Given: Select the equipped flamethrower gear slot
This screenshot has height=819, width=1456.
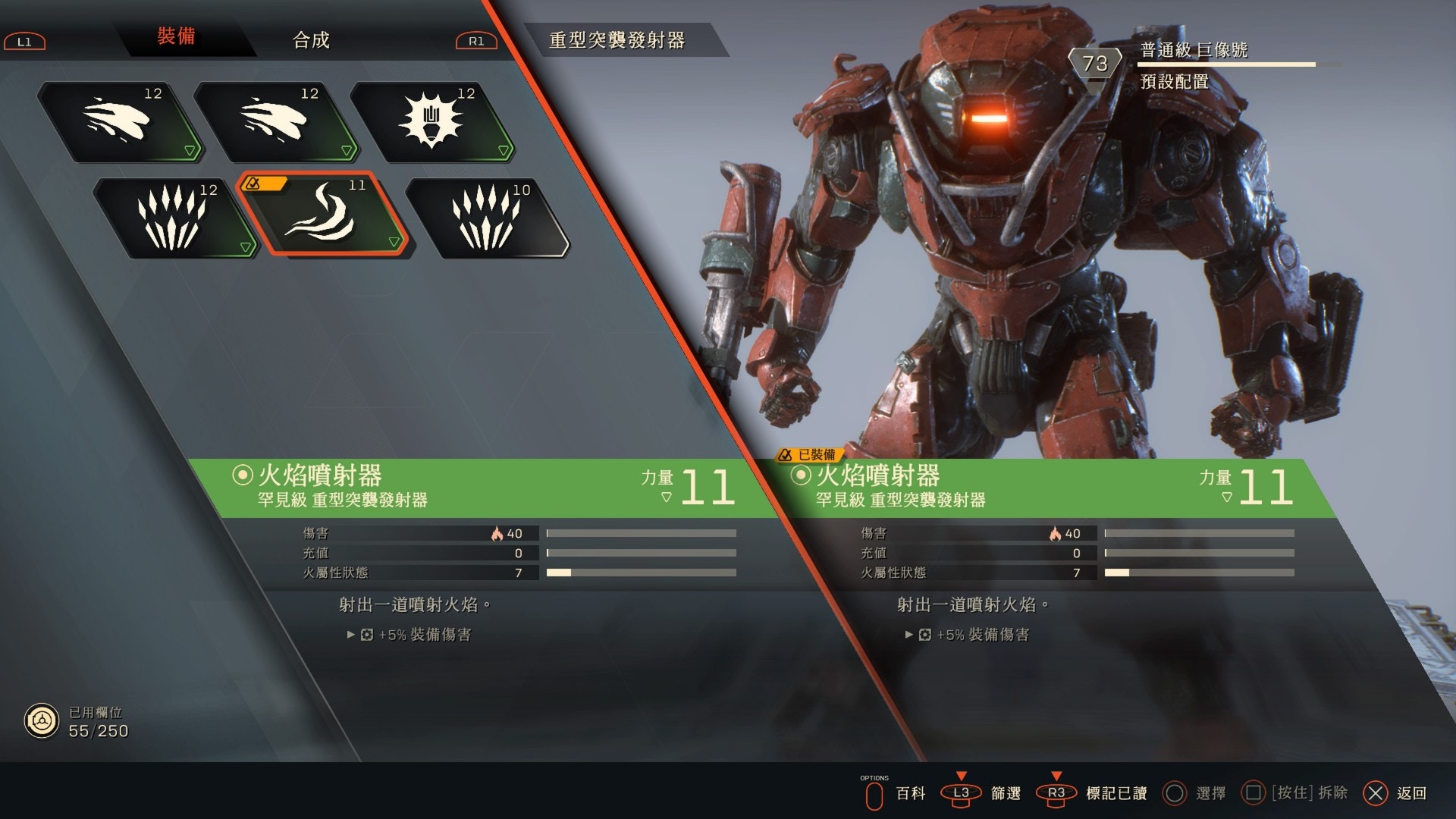Looking at the screenshot, I should click(x=322, y=215).
